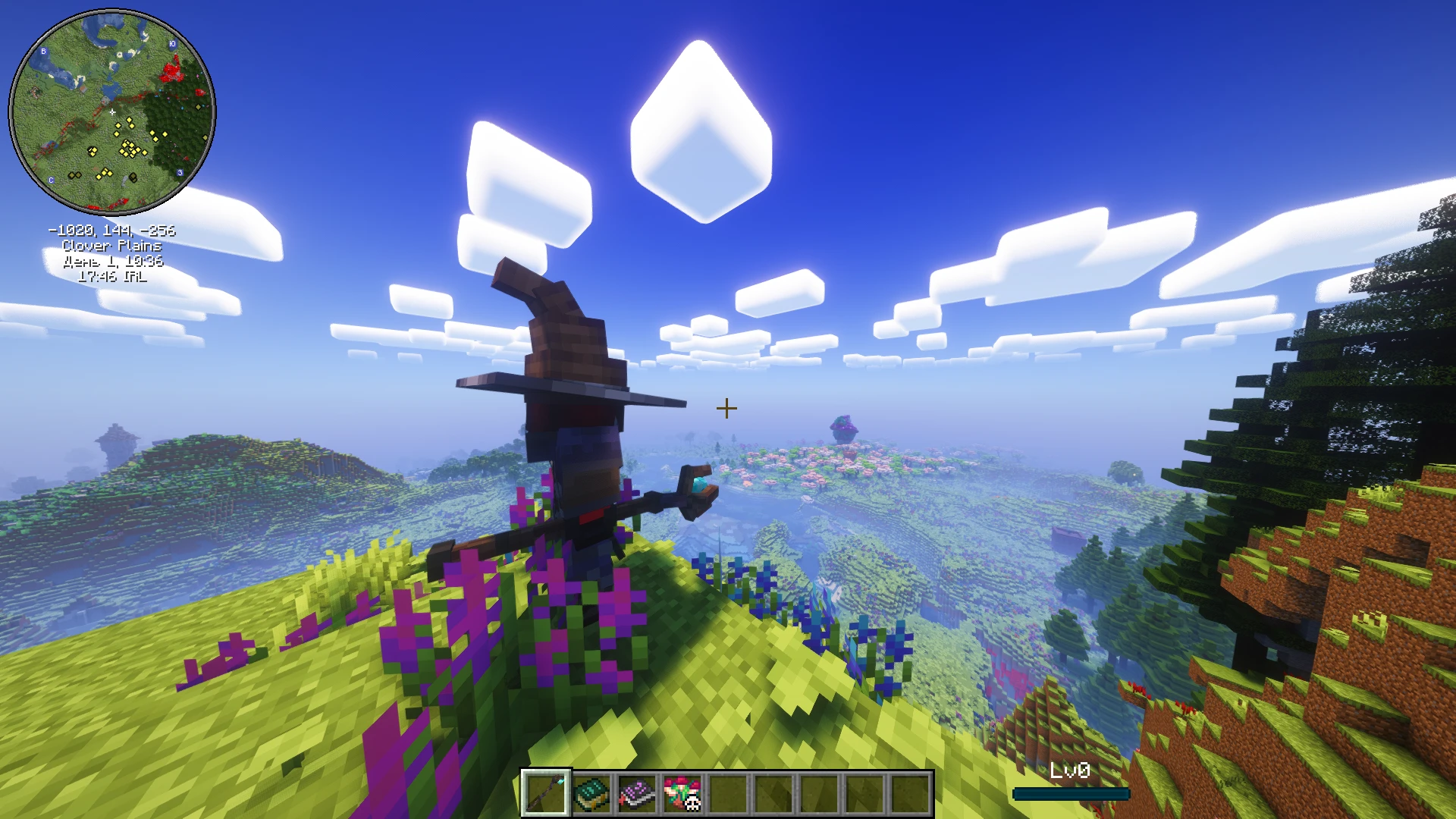Select the wizard staff in the first hotbar slot
The image size is (1456, 819).
pos(545,791)
